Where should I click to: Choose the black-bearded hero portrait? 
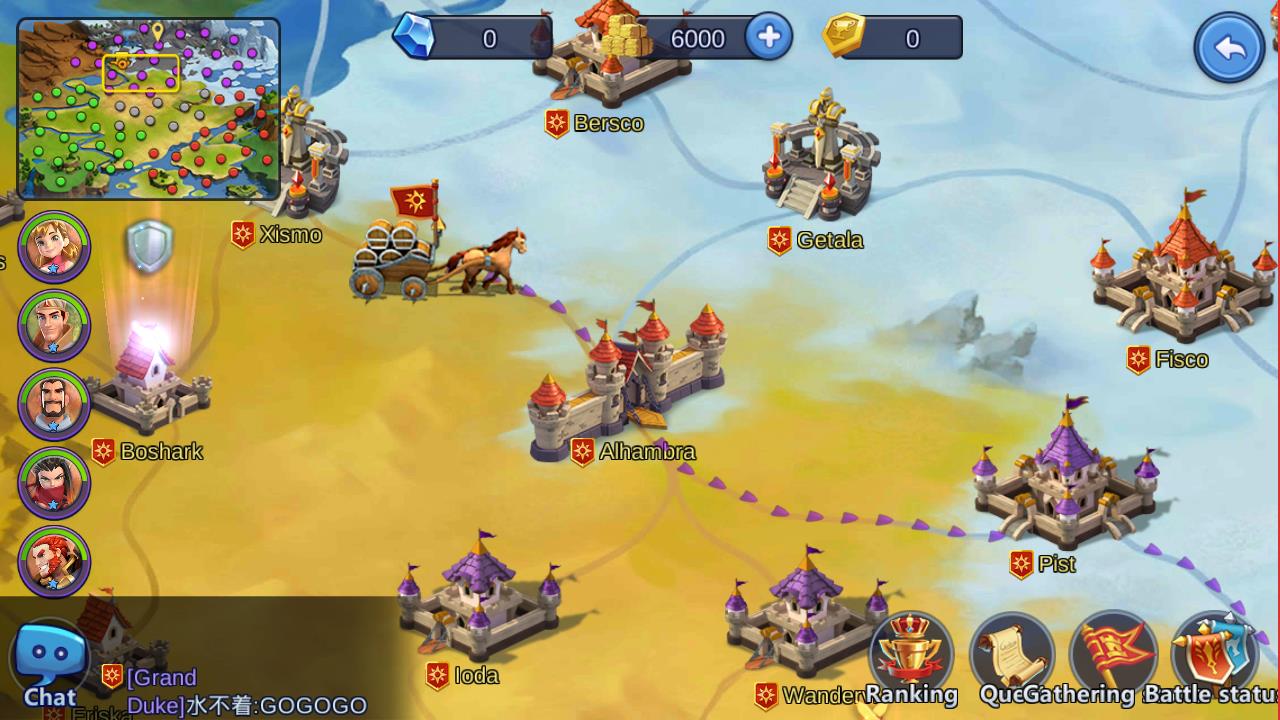(54, 404)
